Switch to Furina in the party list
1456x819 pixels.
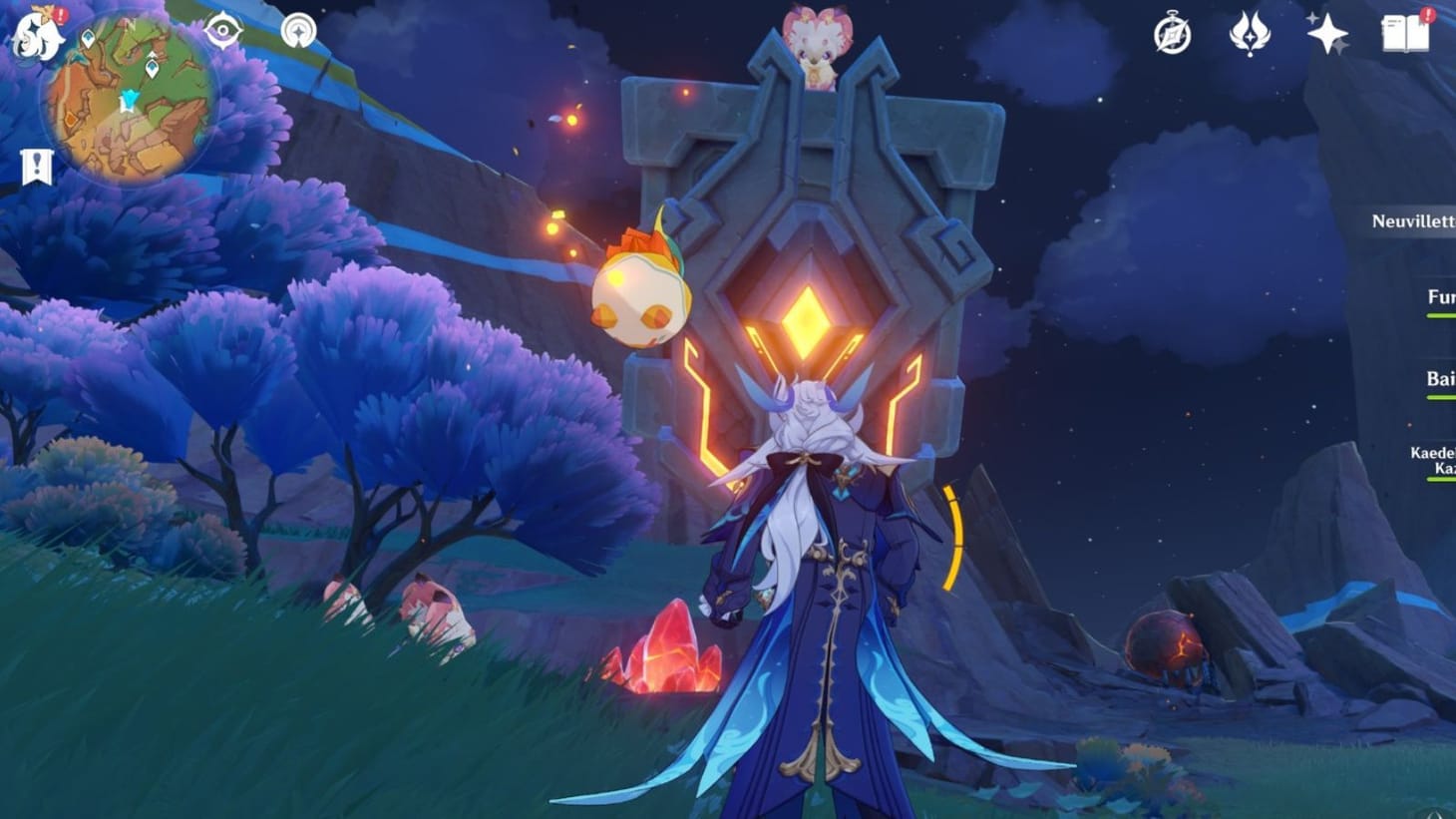(1434, 295)
